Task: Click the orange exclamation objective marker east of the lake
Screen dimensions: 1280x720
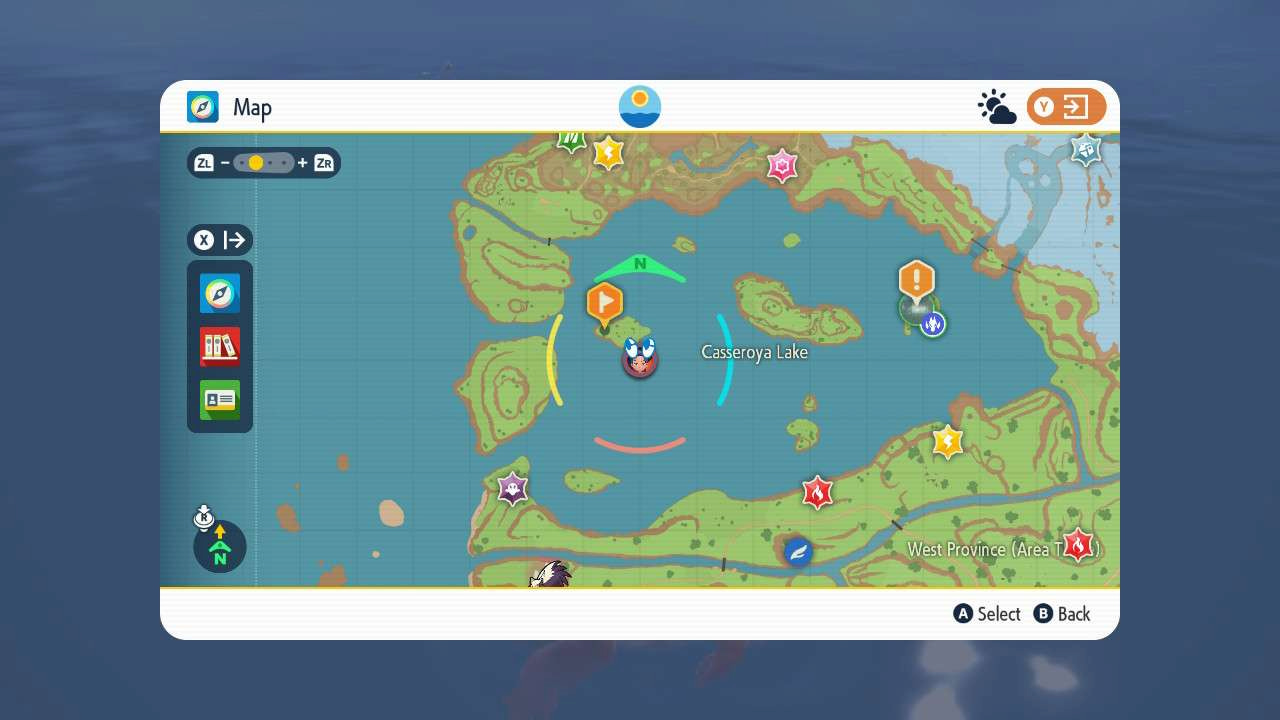Action: [917, 283]
